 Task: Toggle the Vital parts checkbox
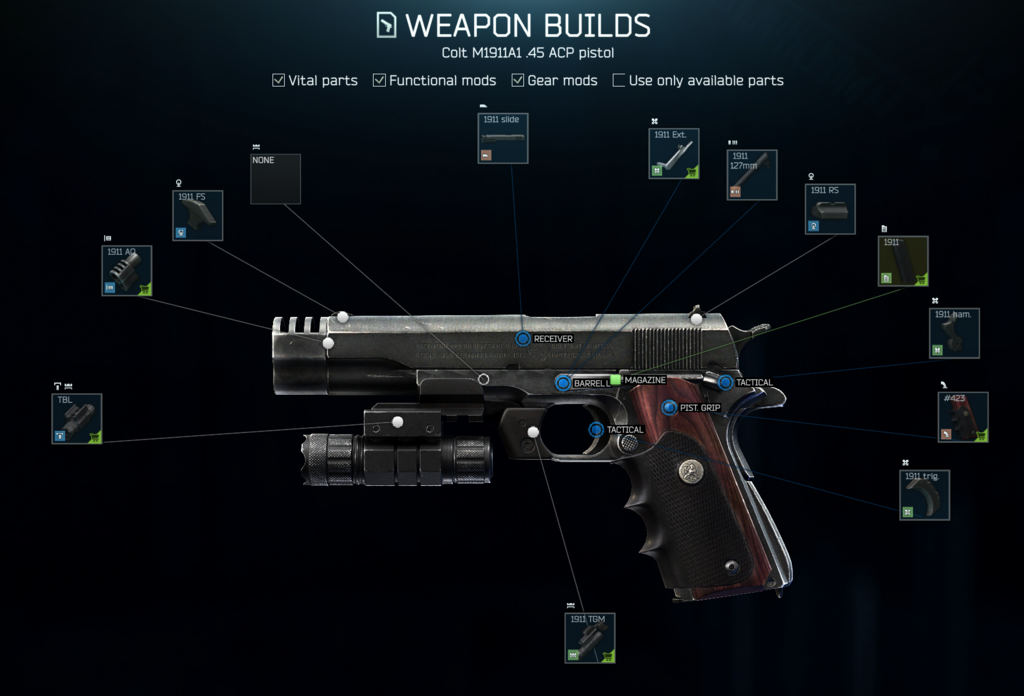click(279, 80)
